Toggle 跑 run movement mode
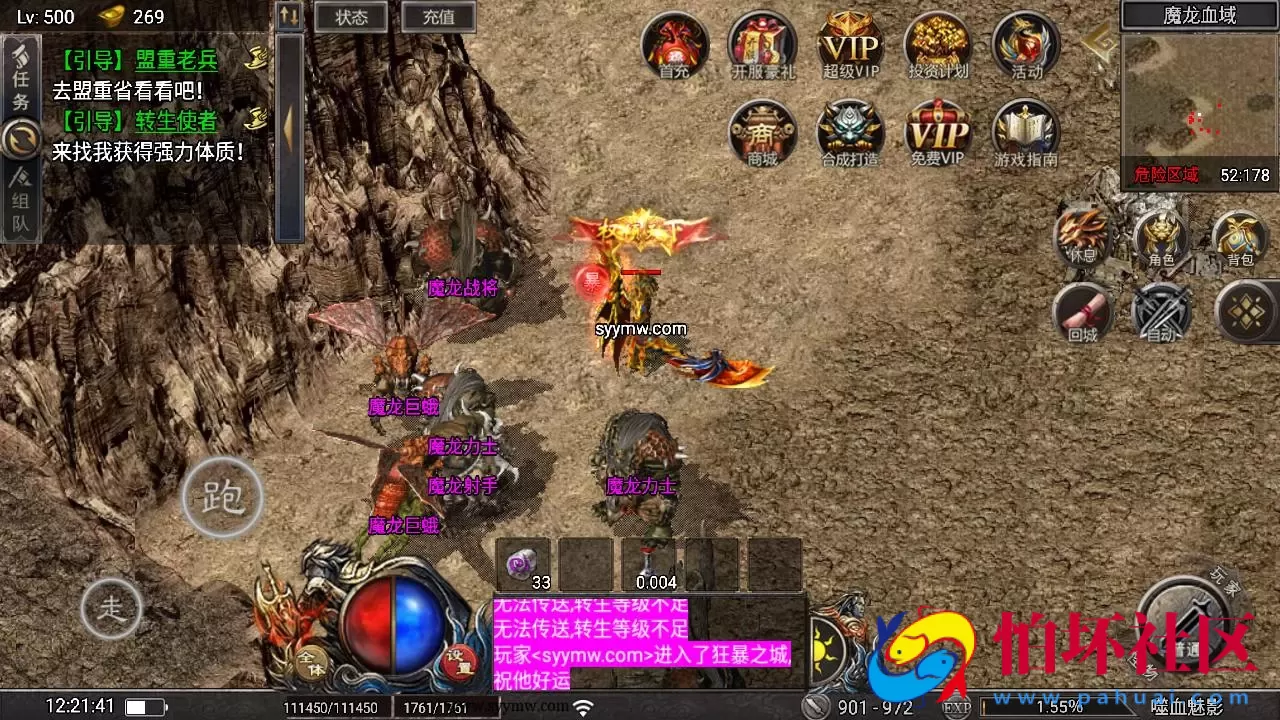 pyautogui.click(x=222, y=498)
